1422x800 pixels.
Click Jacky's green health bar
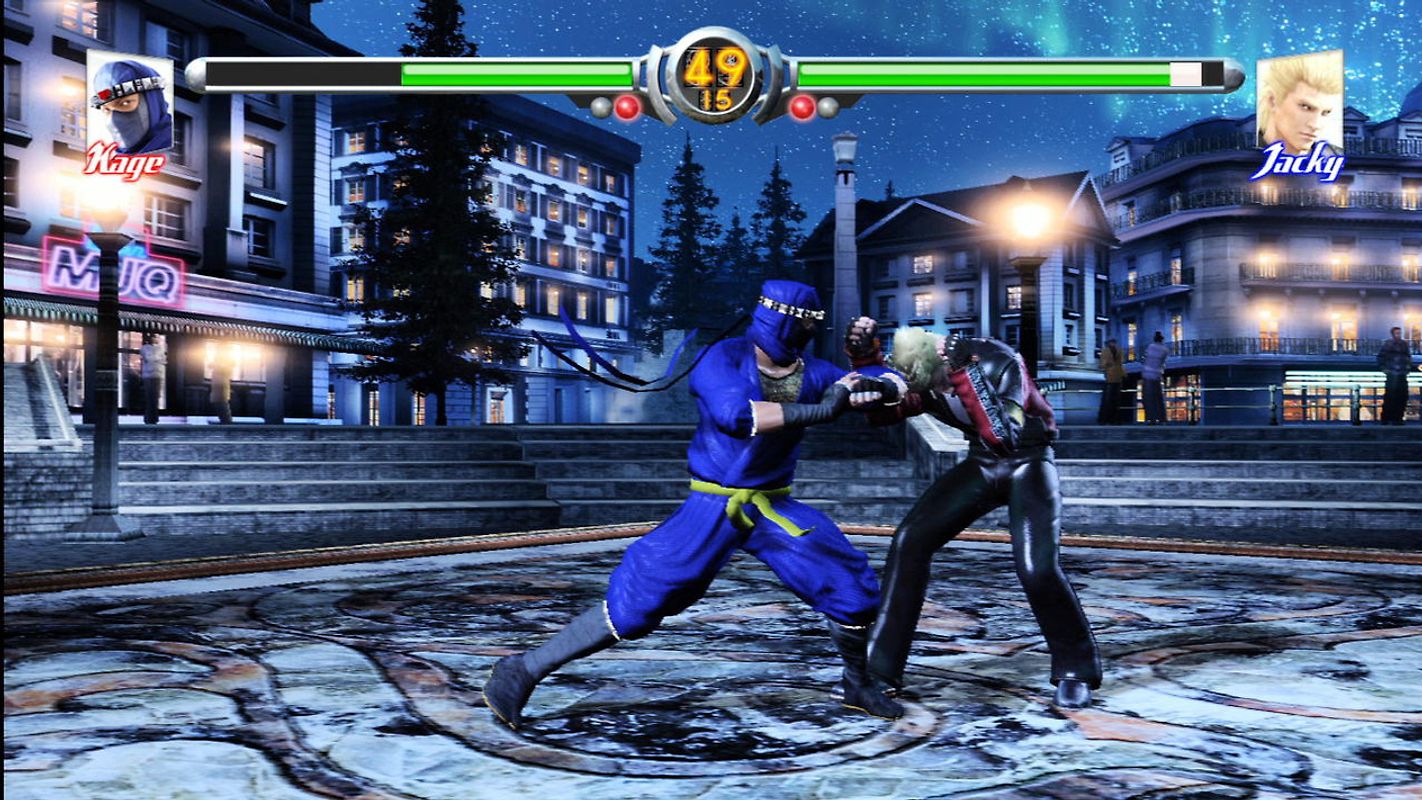tap(1000, 73)
